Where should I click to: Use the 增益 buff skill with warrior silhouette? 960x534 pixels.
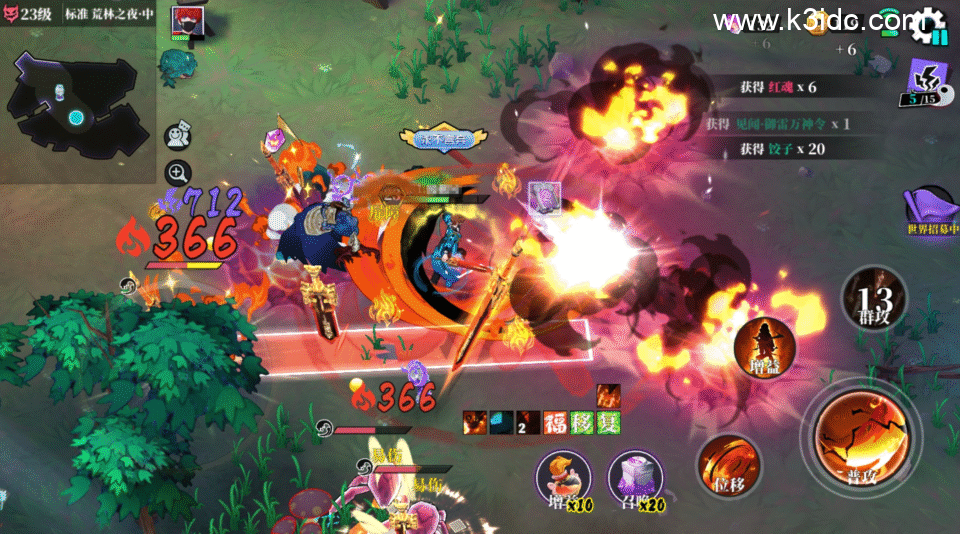click(764, 346)
